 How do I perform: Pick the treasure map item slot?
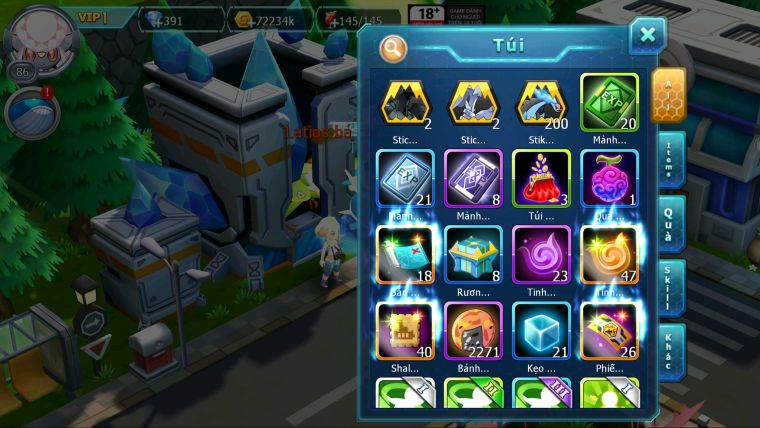(x=405, y=254)
